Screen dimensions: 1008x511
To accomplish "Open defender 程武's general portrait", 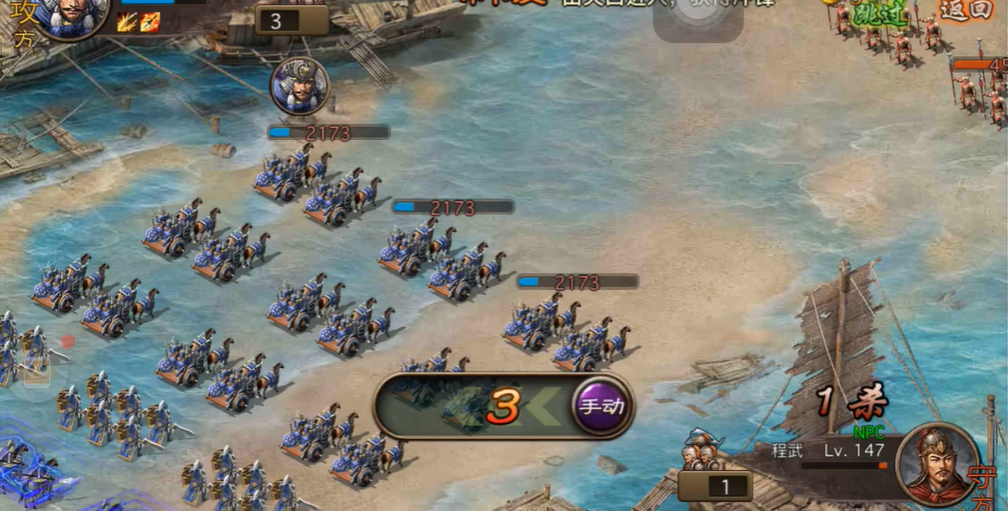I will [x=936, y=463].
